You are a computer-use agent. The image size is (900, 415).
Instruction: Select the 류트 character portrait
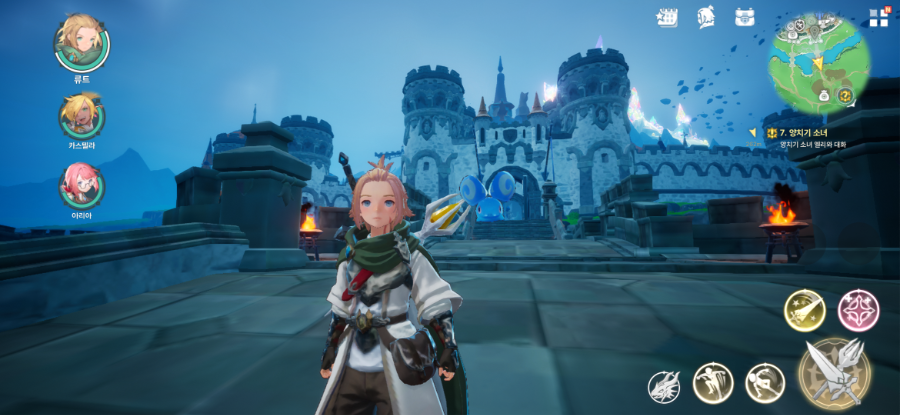click(x=81, y=41)
